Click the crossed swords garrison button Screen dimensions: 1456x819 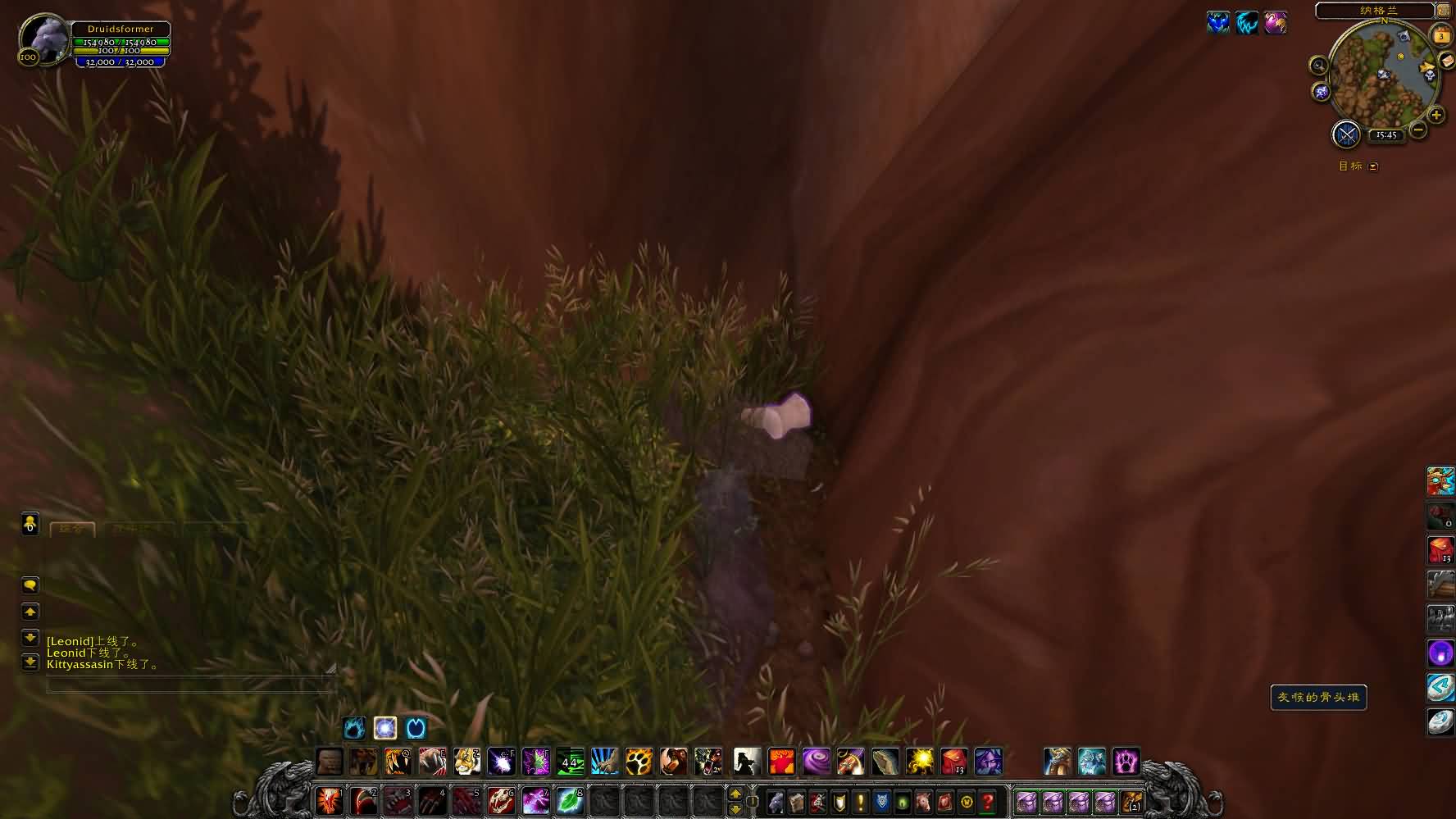pyautogui.click(x=1346, y=134)
